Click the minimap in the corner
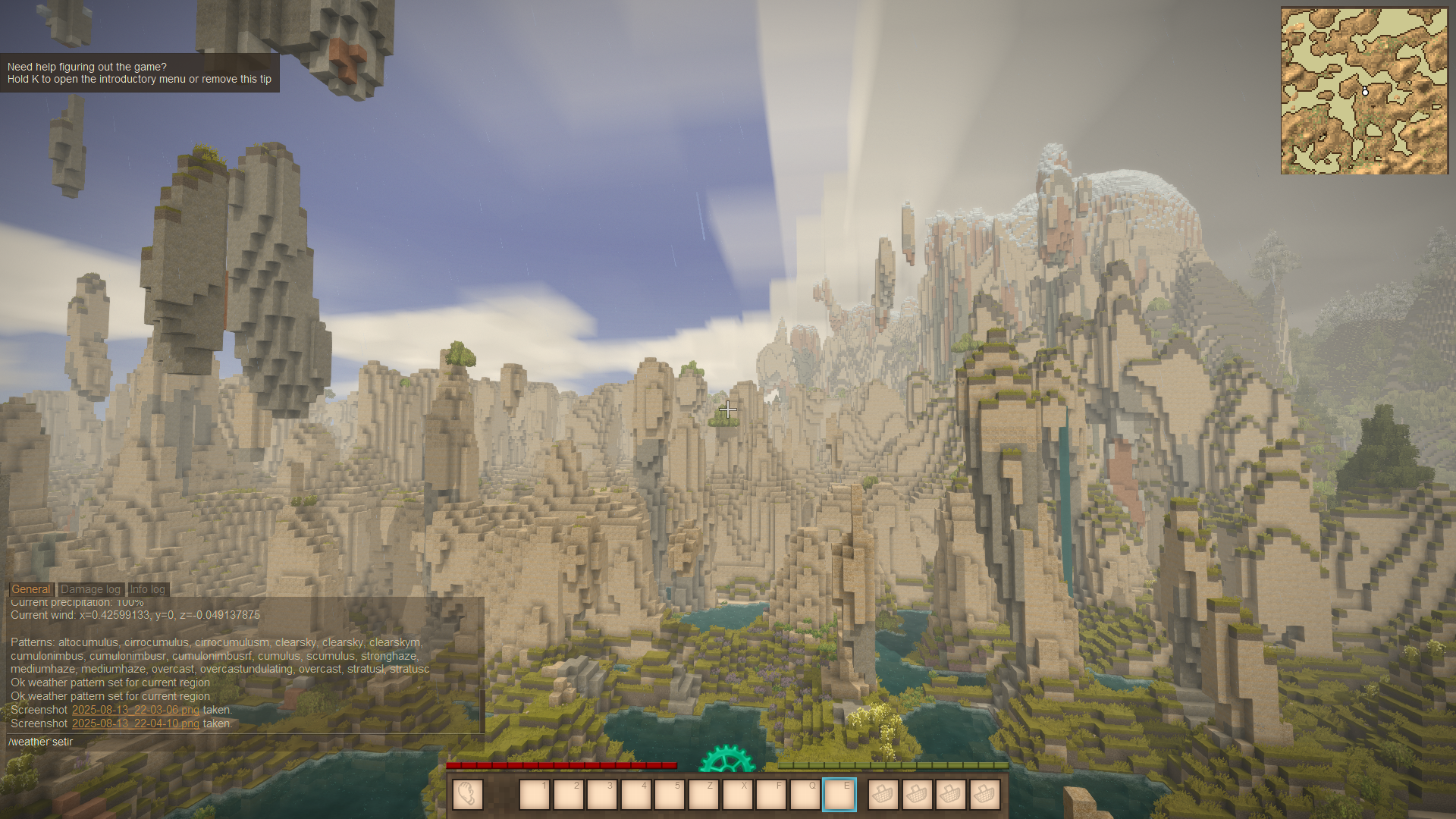The height and width of the screenshot is (819, 1456). [x=1364, y=91]
